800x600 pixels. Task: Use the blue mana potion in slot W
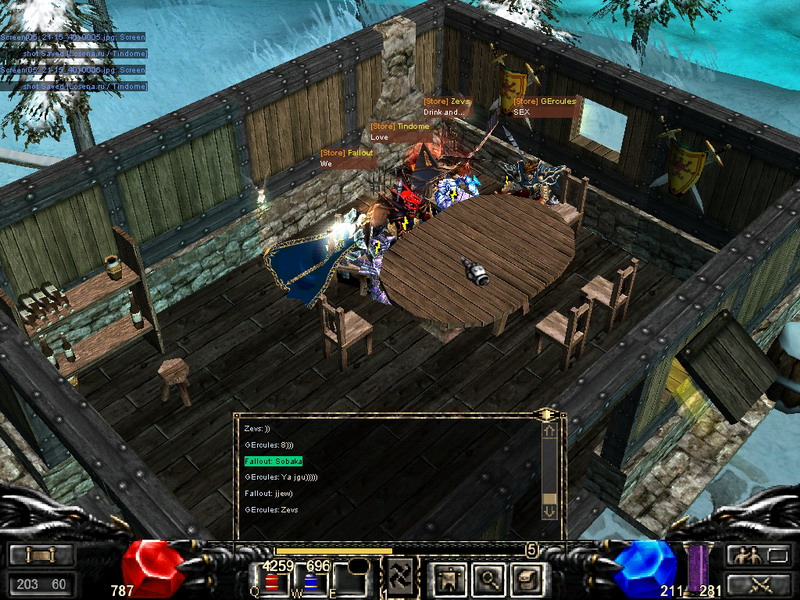tap(310, 582)
